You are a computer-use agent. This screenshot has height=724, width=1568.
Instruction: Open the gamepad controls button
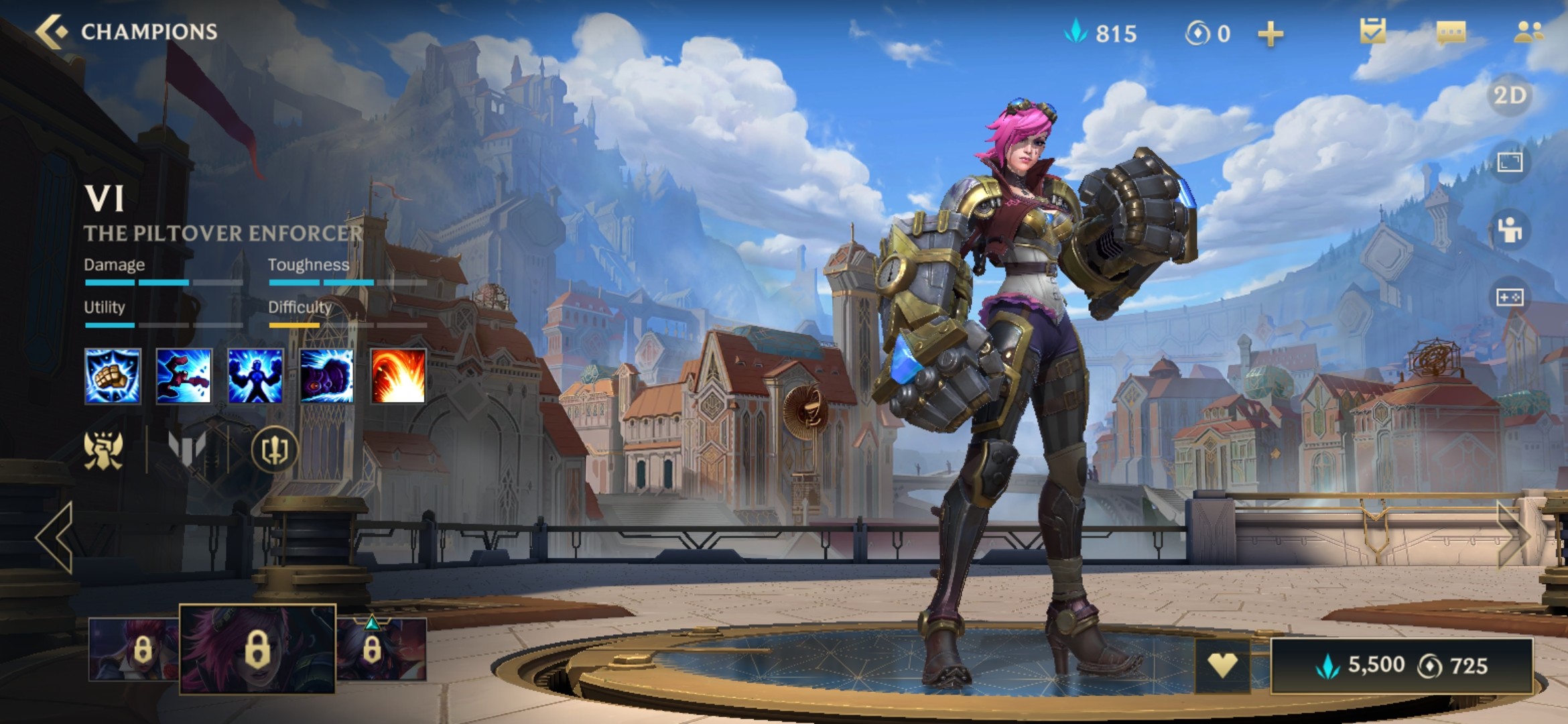[x=1510, y=297]
